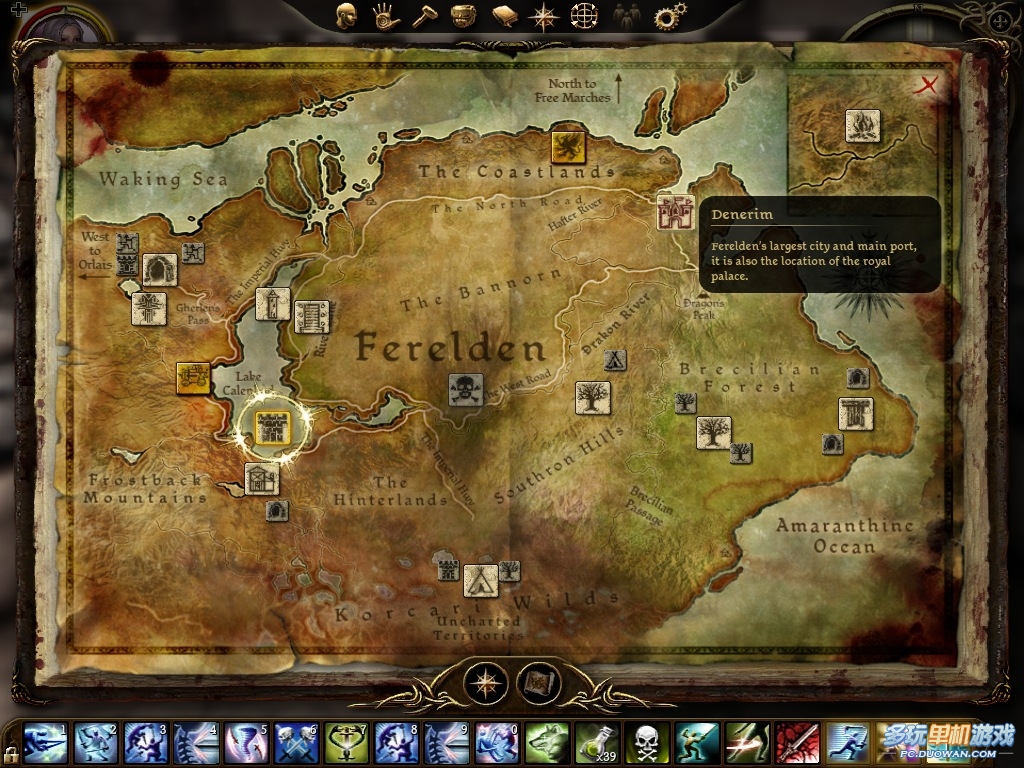Travel to Denerim city marker
Image resolution: width=1024 pixels, height=768 pixels.
point(675,213)
